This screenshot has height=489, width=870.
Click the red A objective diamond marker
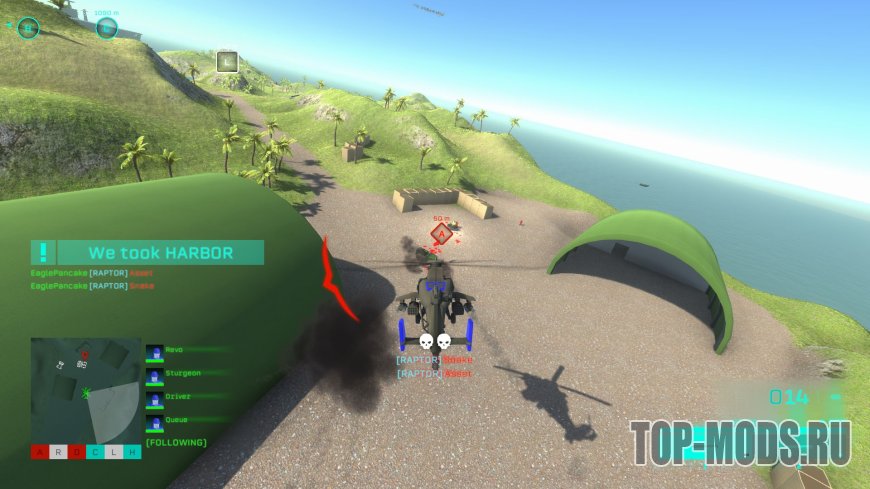440,234
